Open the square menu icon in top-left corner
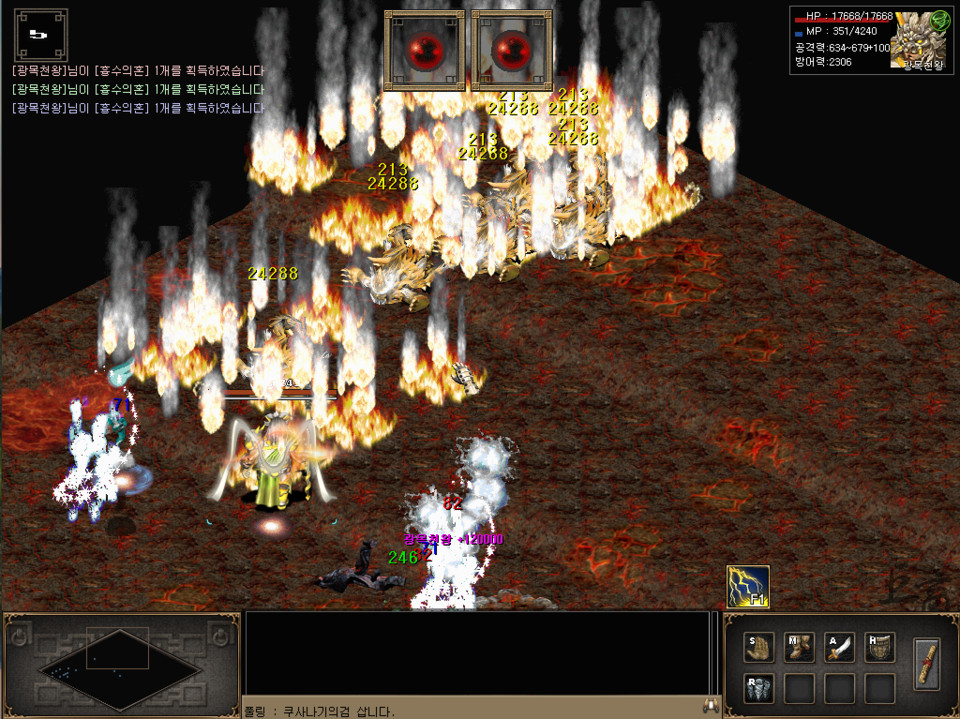The width and height of the screenshot is (960, 719). click(40, 35)
